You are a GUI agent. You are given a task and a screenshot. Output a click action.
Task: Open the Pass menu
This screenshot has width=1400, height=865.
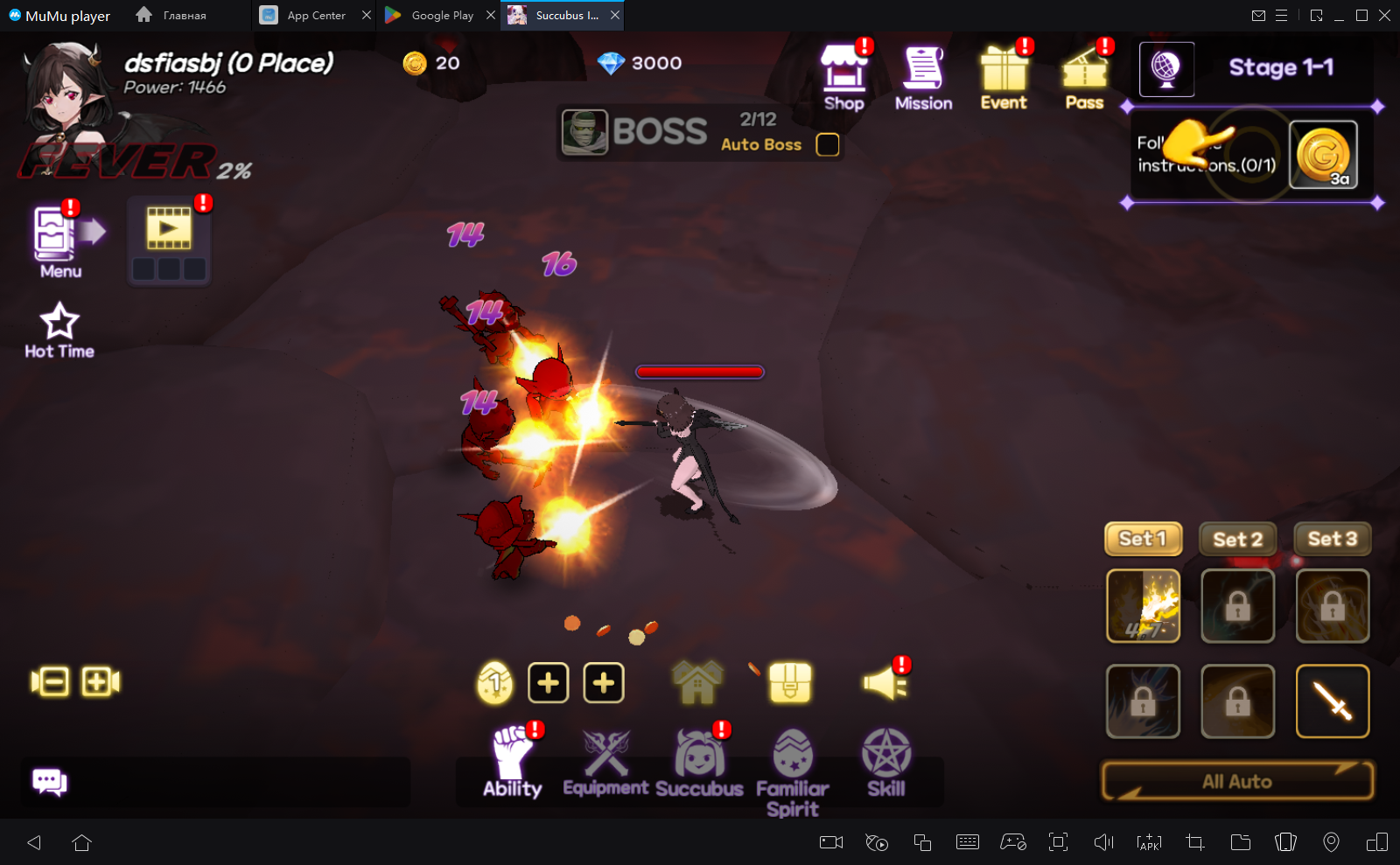[x=1085, y=77]
